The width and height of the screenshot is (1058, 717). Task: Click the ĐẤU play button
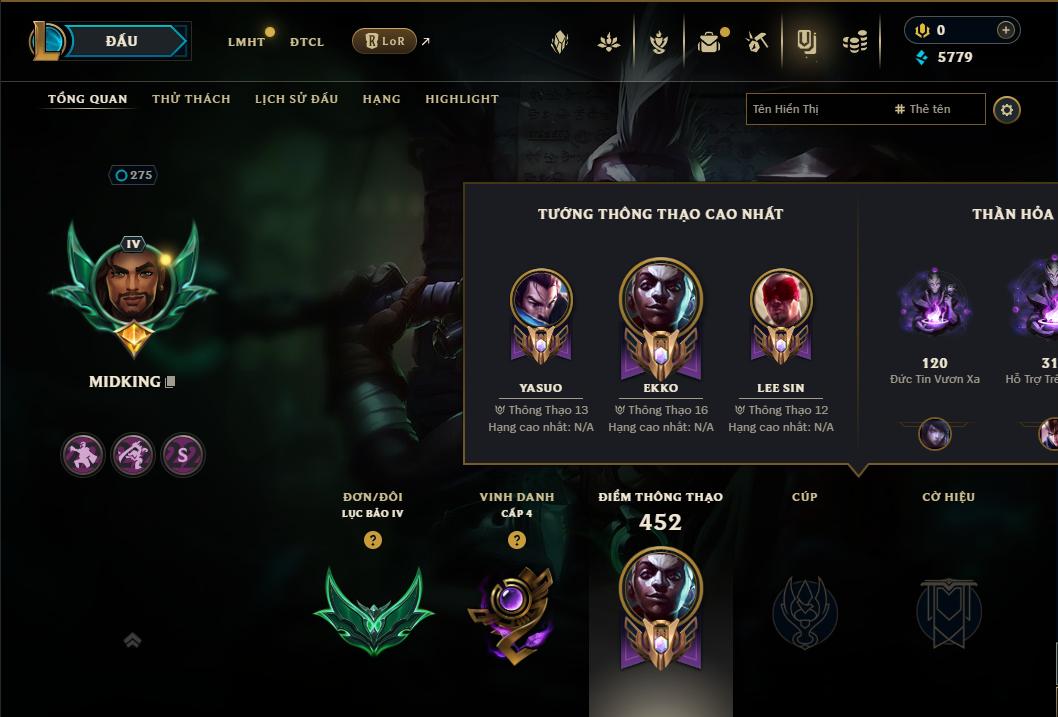[x=120, y=41]
